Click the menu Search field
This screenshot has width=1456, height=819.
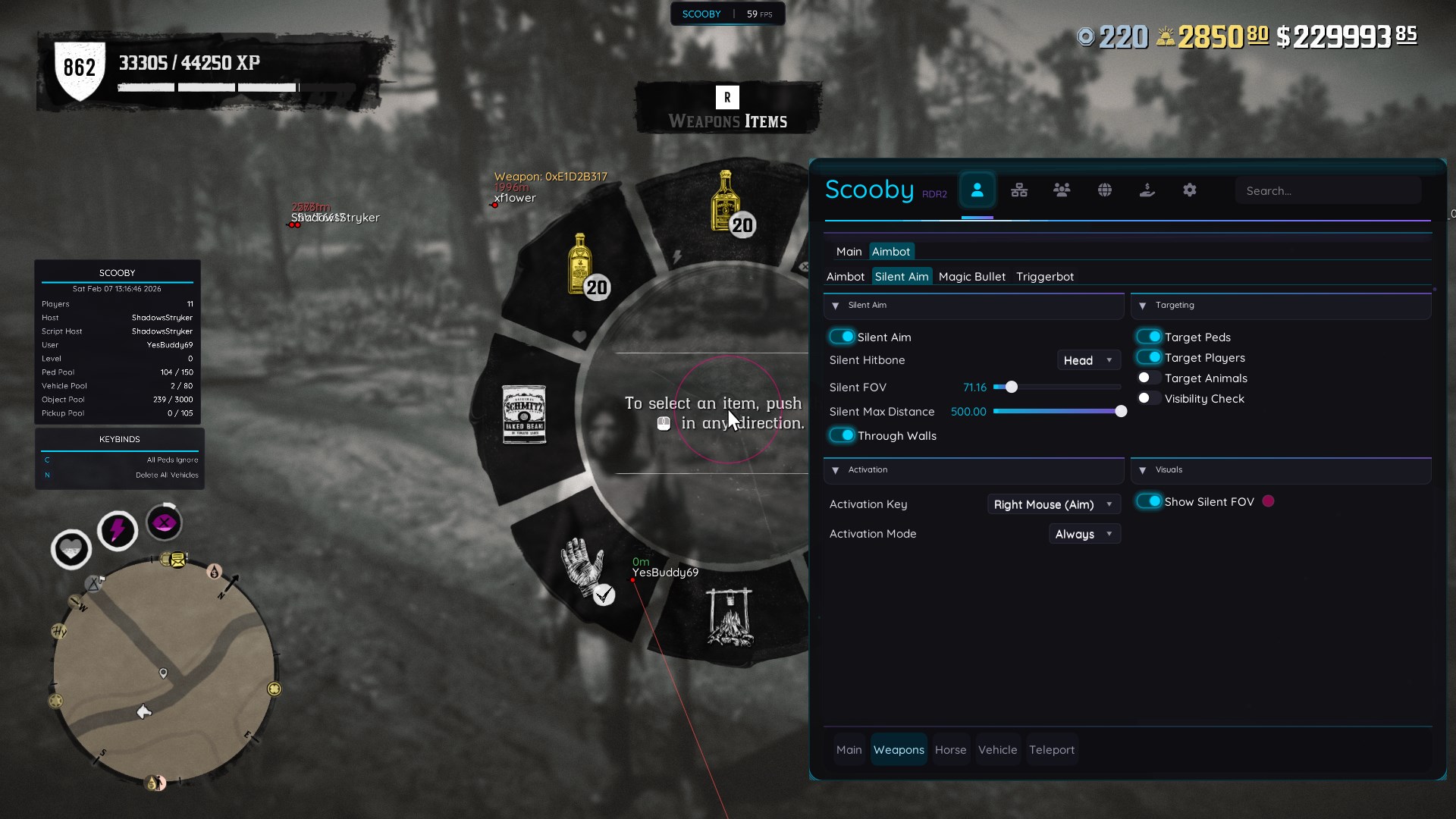pos(1327,191)
